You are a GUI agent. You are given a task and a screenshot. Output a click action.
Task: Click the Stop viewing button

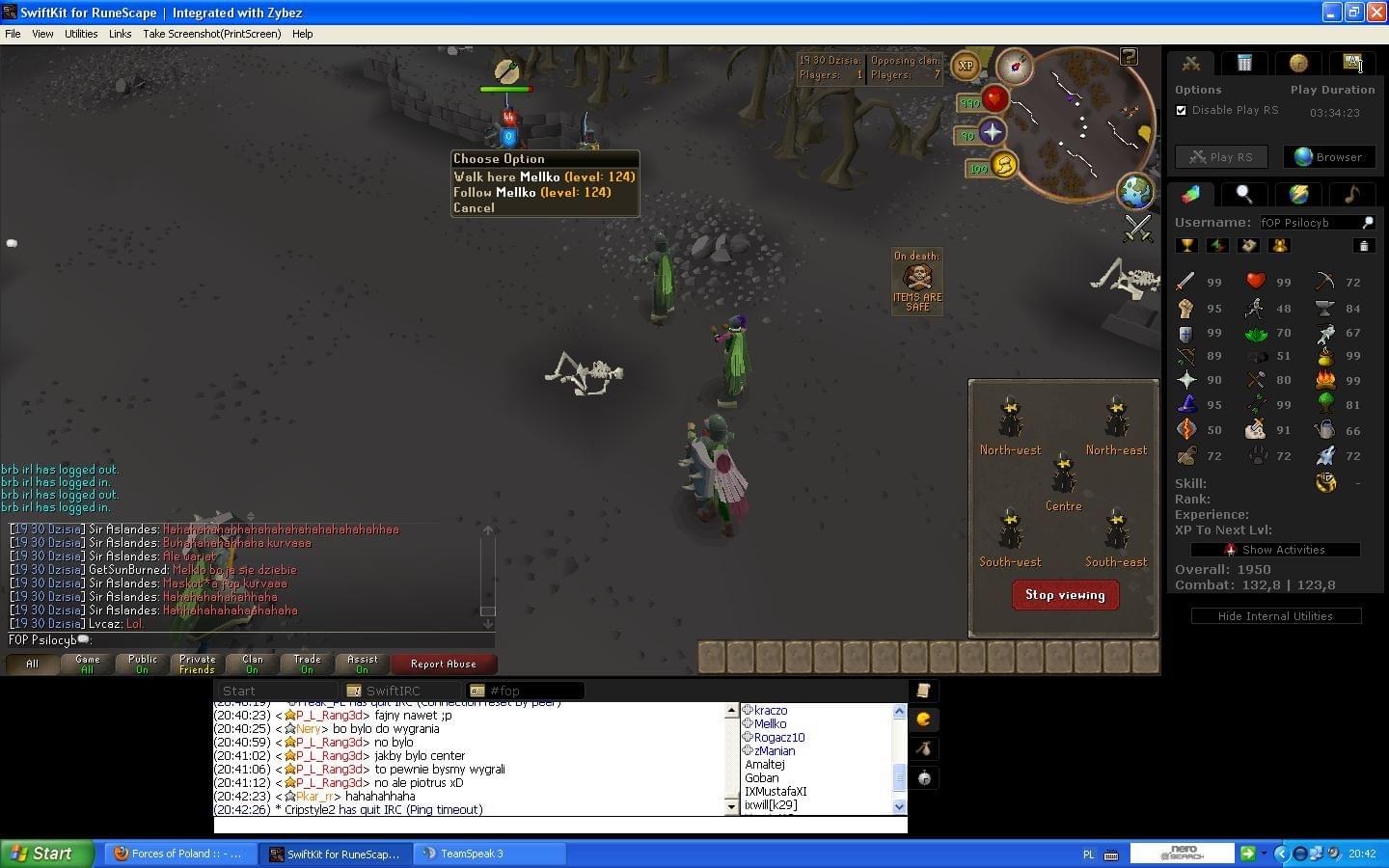coord(1065,595)
